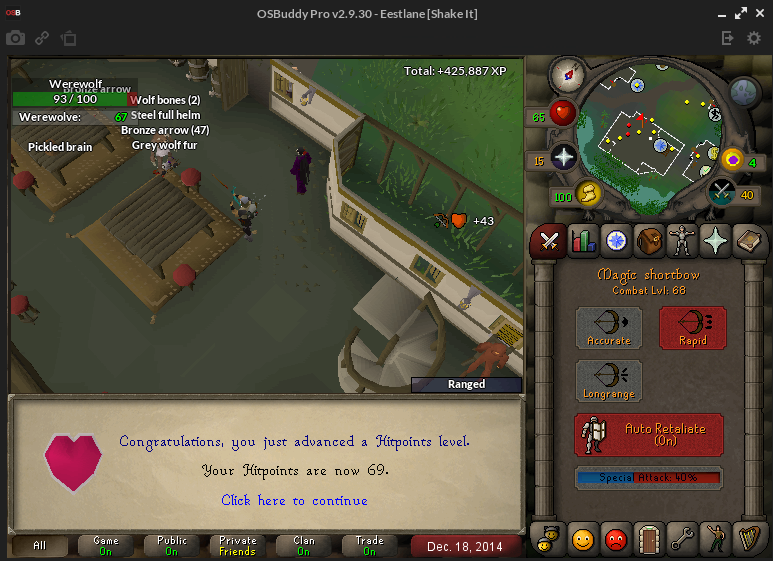Show the Worn Equipment tab

[x=683, y=240]
